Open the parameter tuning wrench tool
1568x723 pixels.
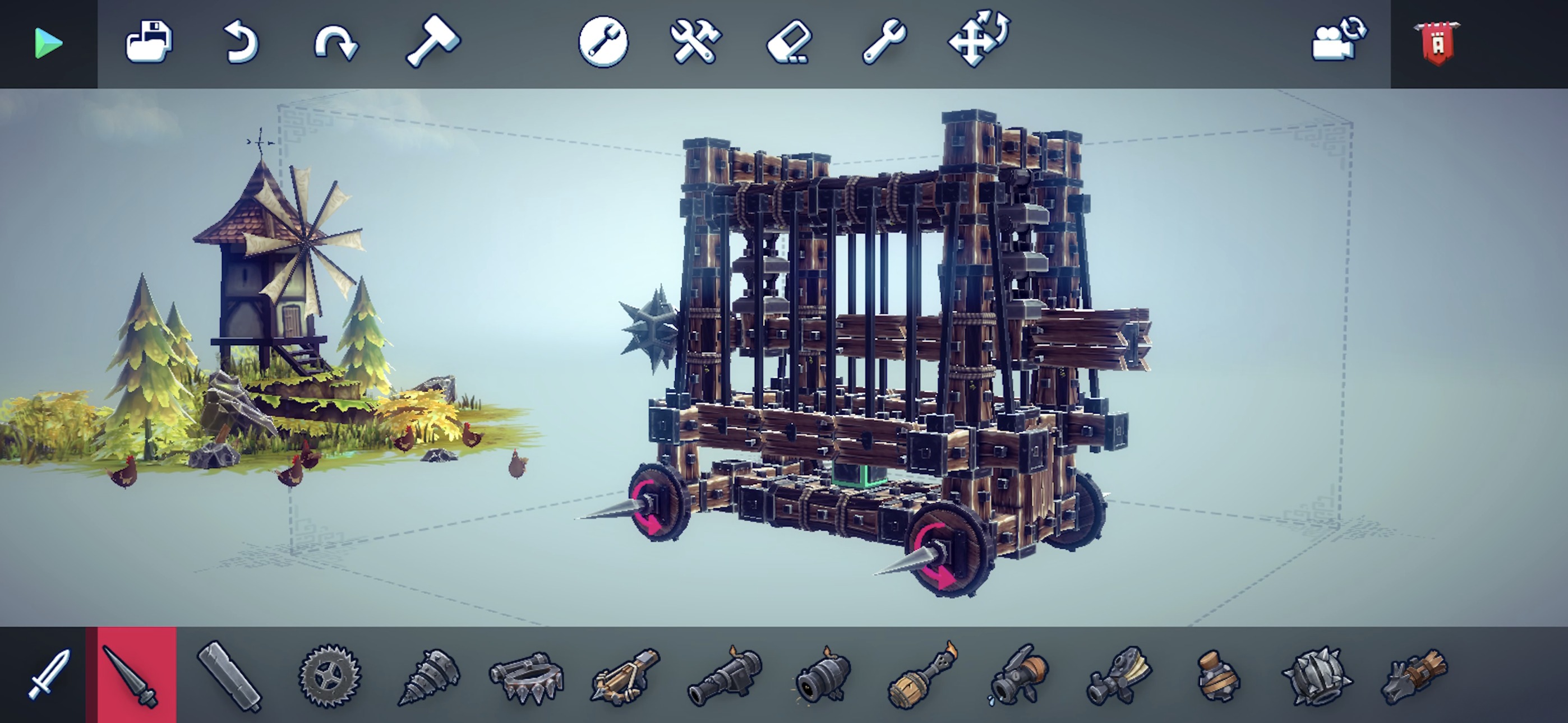tap(603, 43)
